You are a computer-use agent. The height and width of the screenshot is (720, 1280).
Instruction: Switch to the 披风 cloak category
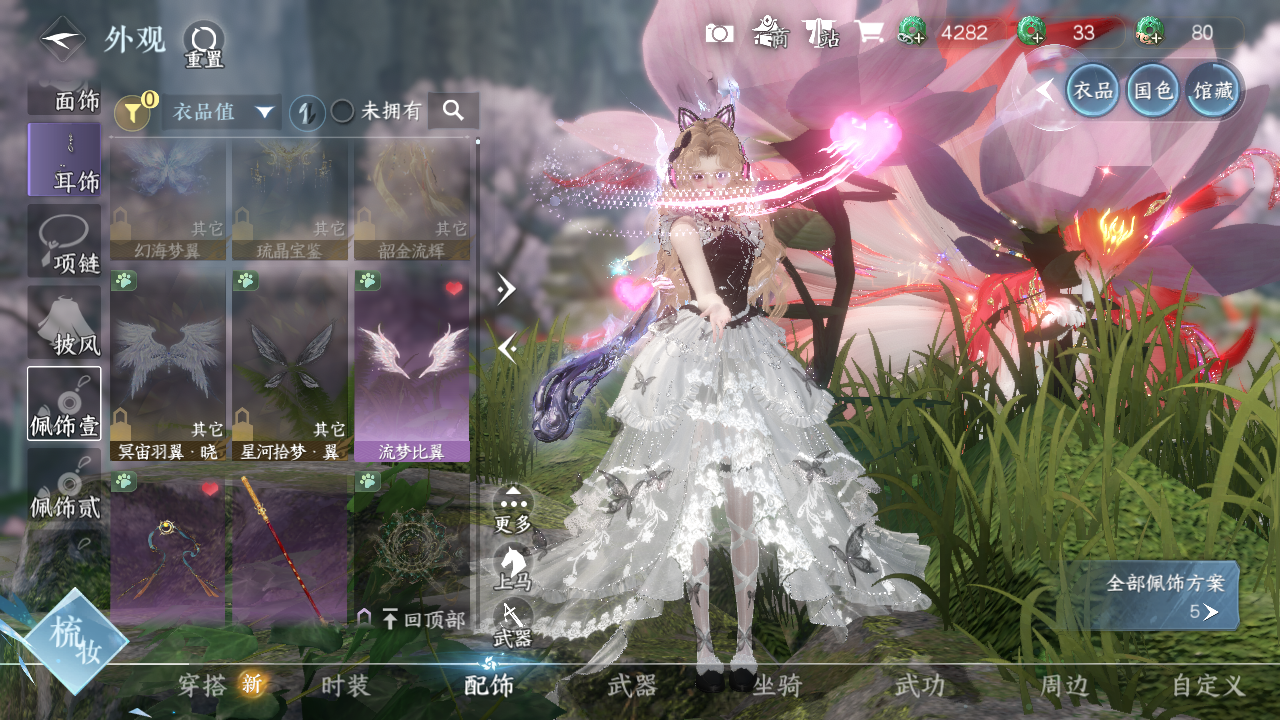64,323
